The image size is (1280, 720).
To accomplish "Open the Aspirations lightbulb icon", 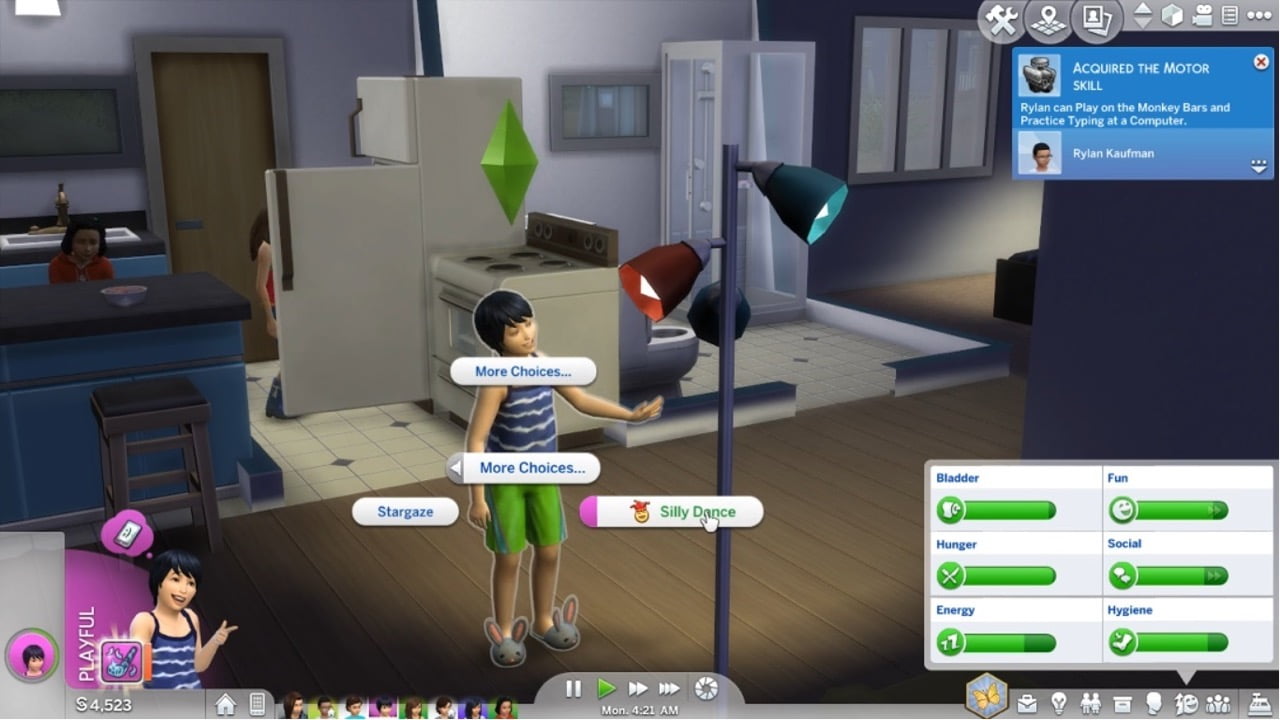I will [1059, 702].
